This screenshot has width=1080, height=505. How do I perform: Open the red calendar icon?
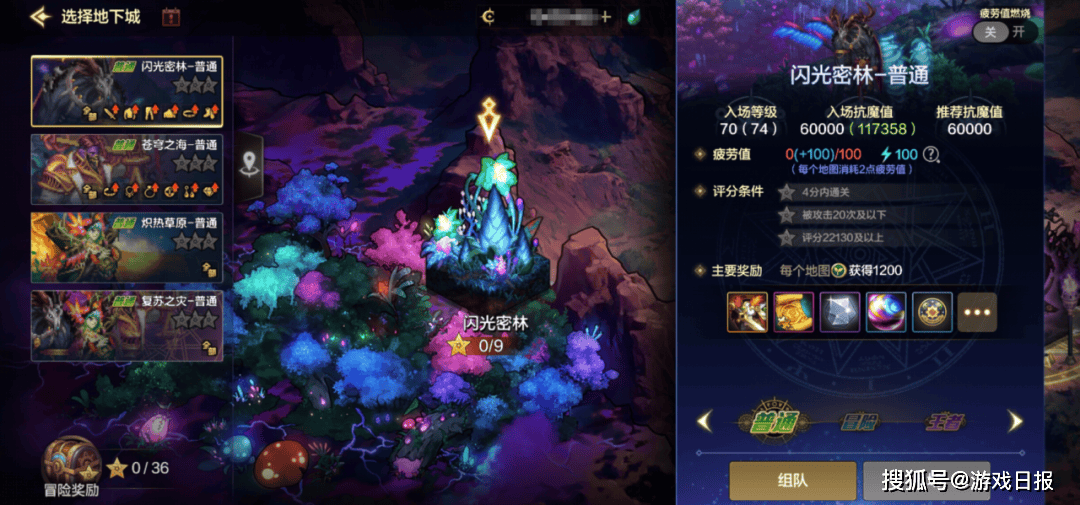coord(170,16)
